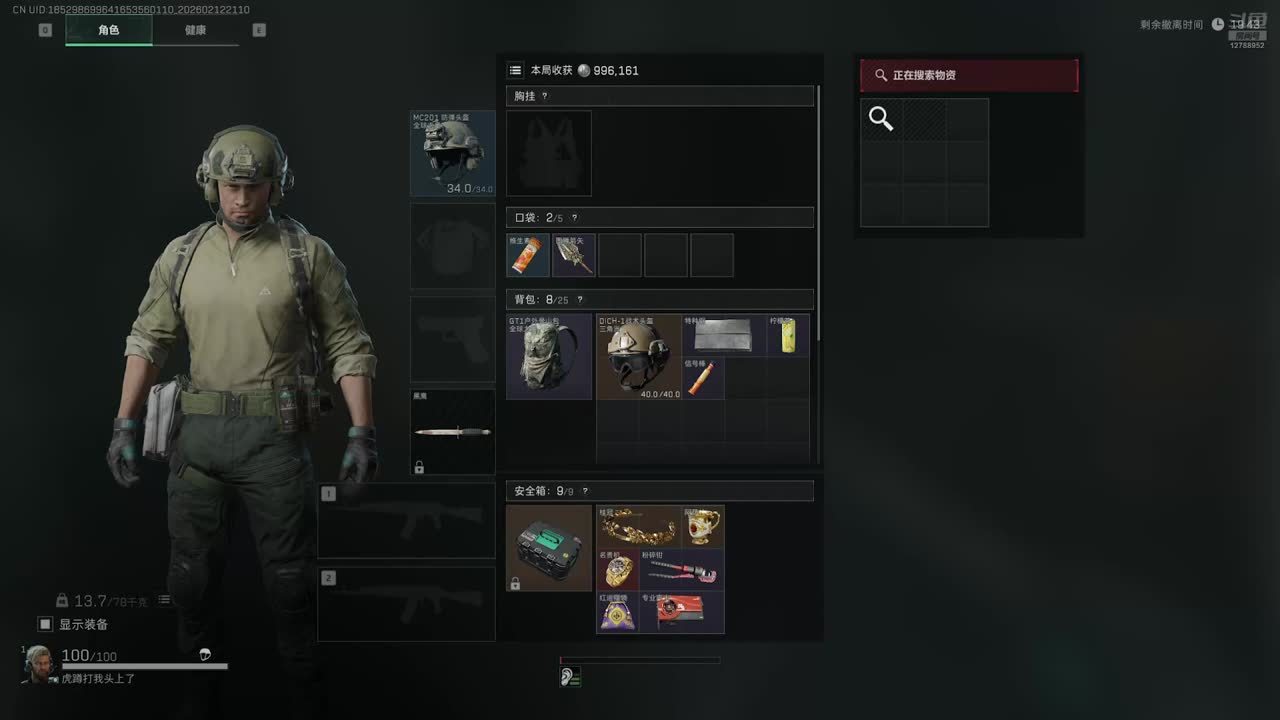Select the golden laurel crown item
Viewport: 1280px width, 720px height.
639,526
